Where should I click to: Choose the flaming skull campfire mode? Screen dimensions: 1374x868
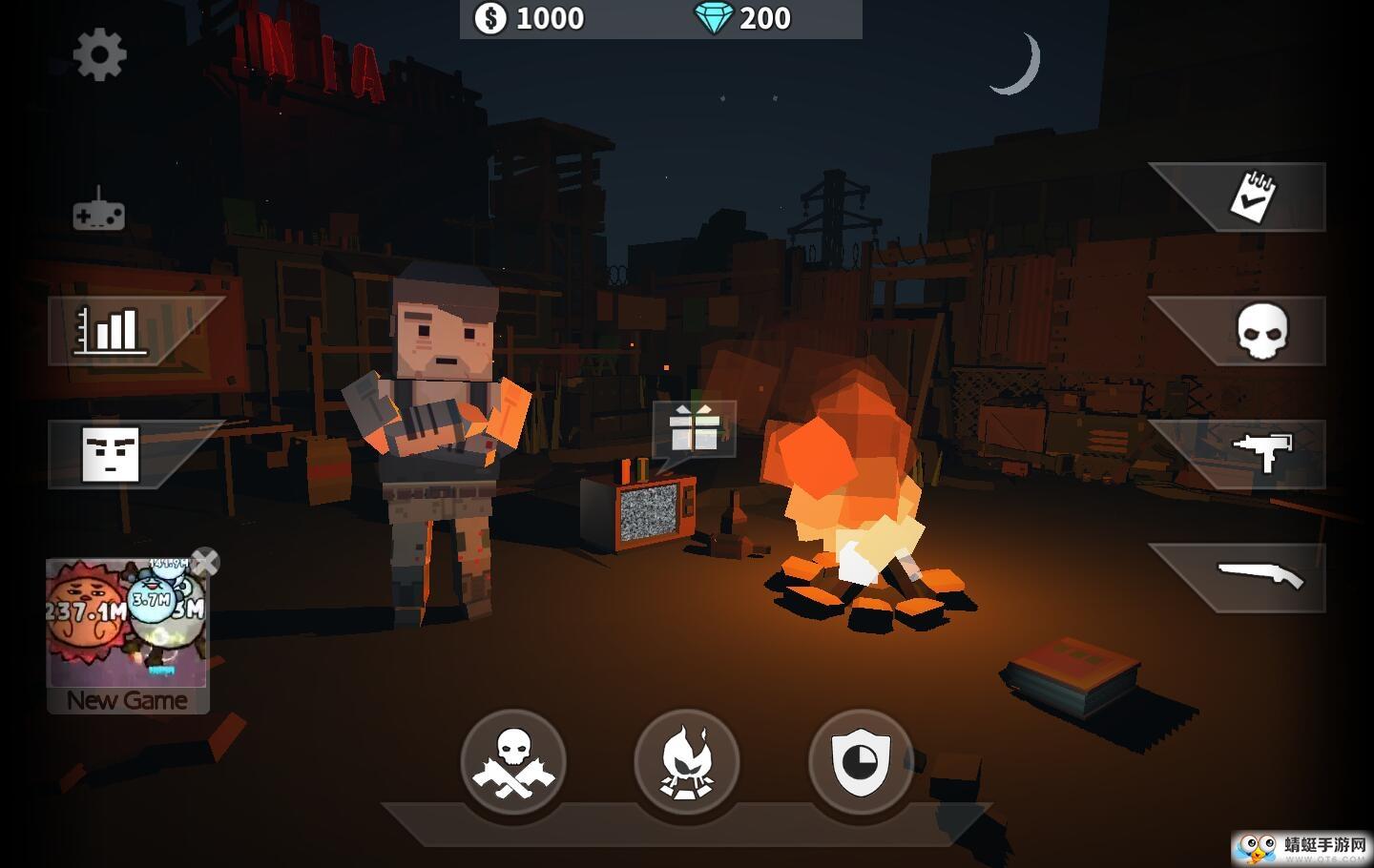pyautogui.click(x=687, y=762)
